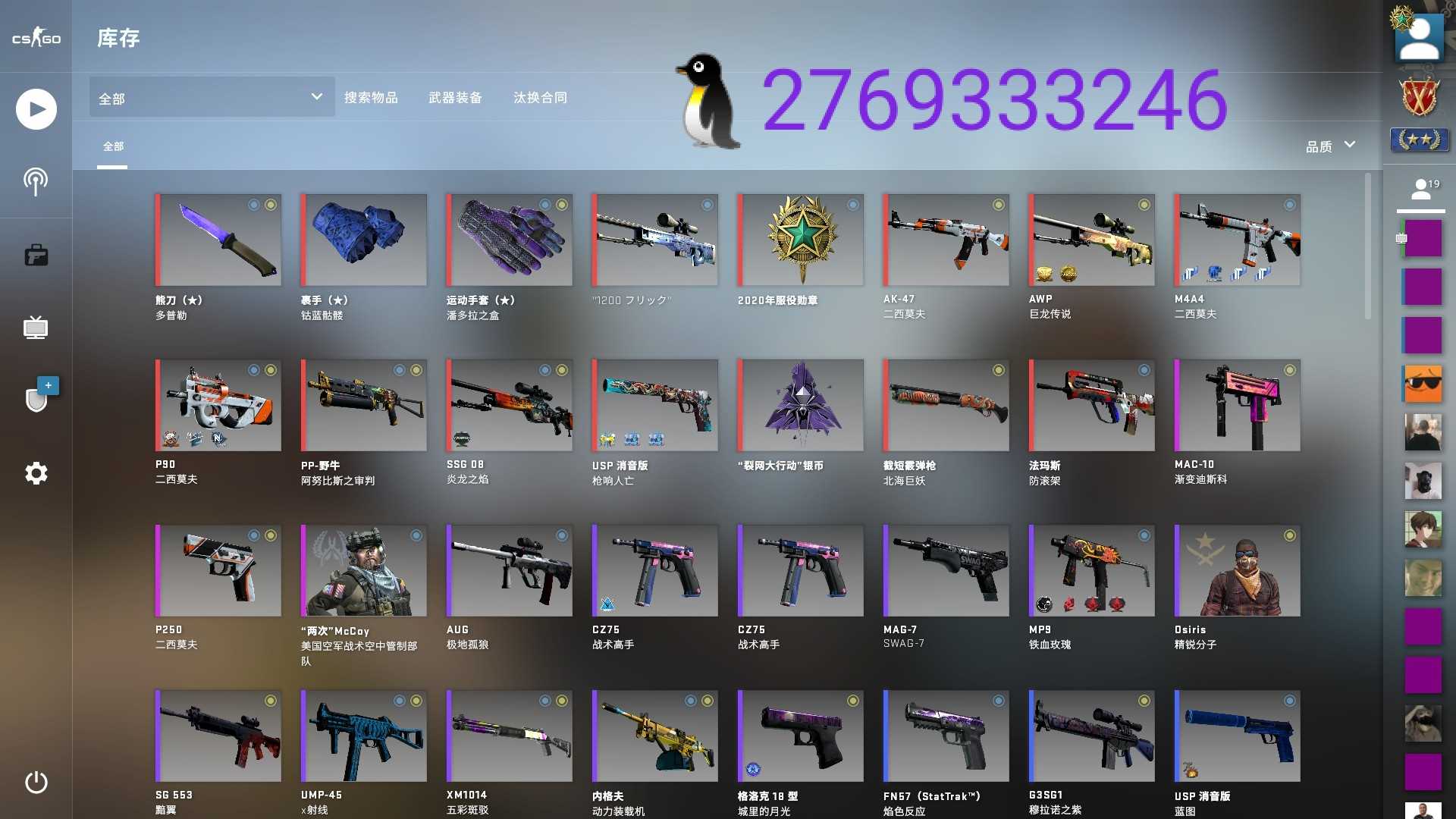This screenshot has height=819, width=1456.
Task: Select the 全部 tab below the filter bar
Action: [113, 146]
